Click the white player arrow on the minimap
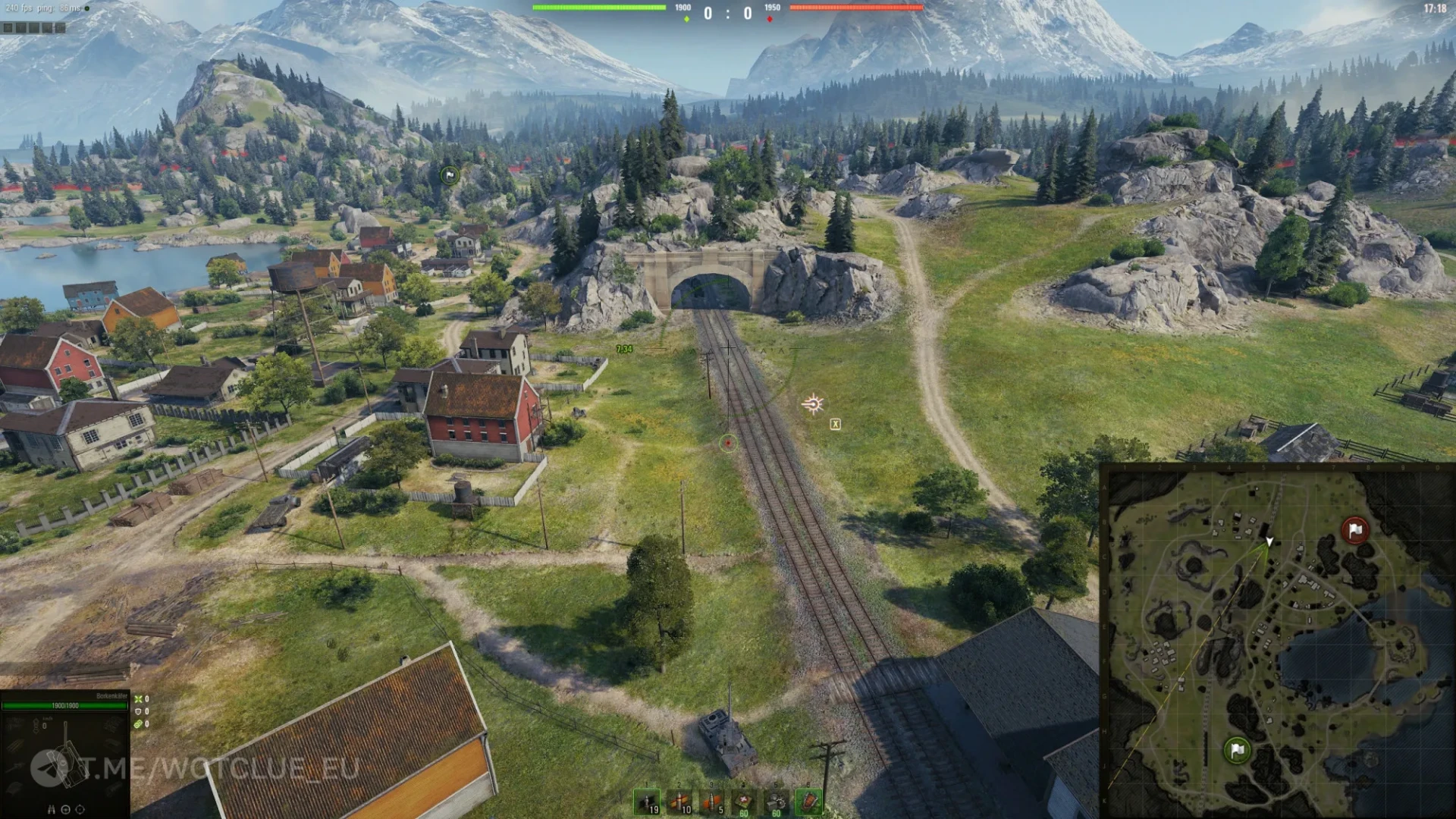 [1269, 541]
